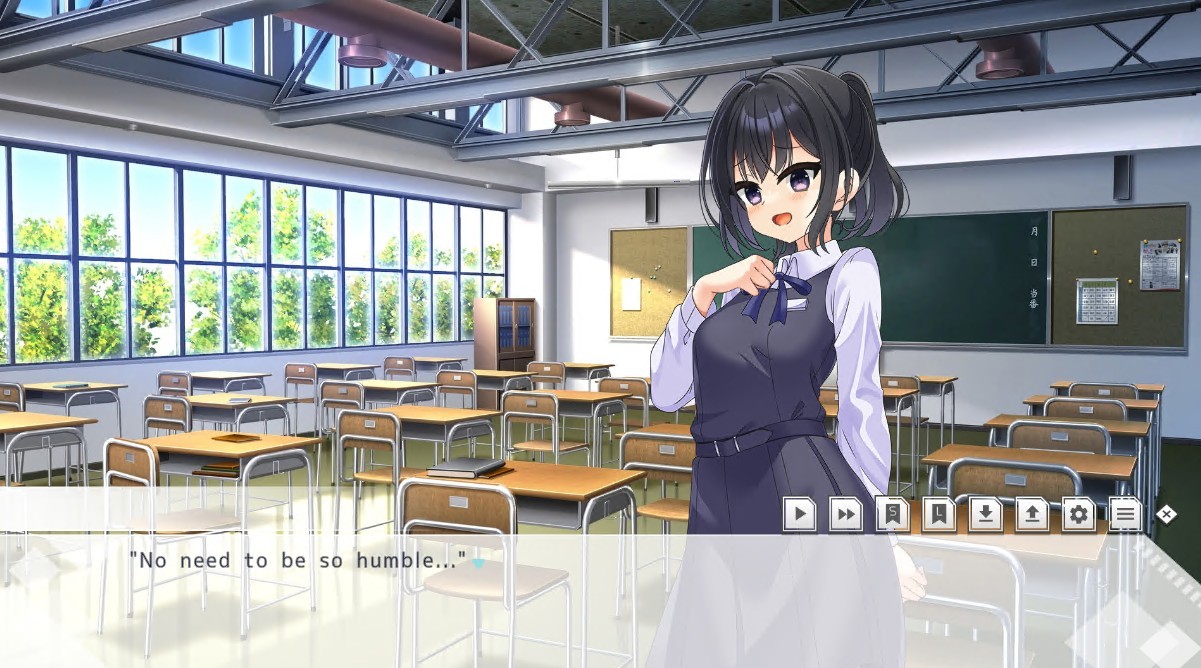Quick load using the L bookmark icon
Image resolution: width=1201 pixels, height=668 pixels.
pos(939,514)
